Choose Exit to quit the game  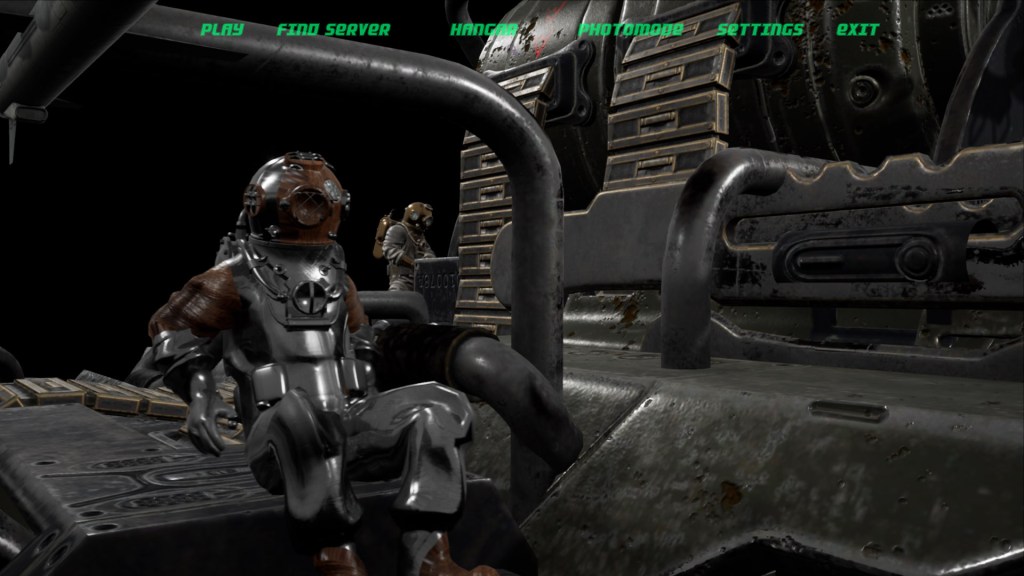[x=858, y=29]
